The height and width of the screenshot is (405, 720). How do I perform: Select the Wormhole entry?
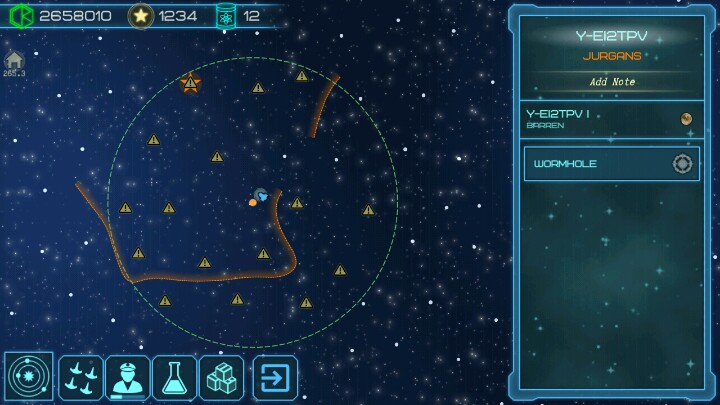tap(596, 164)
